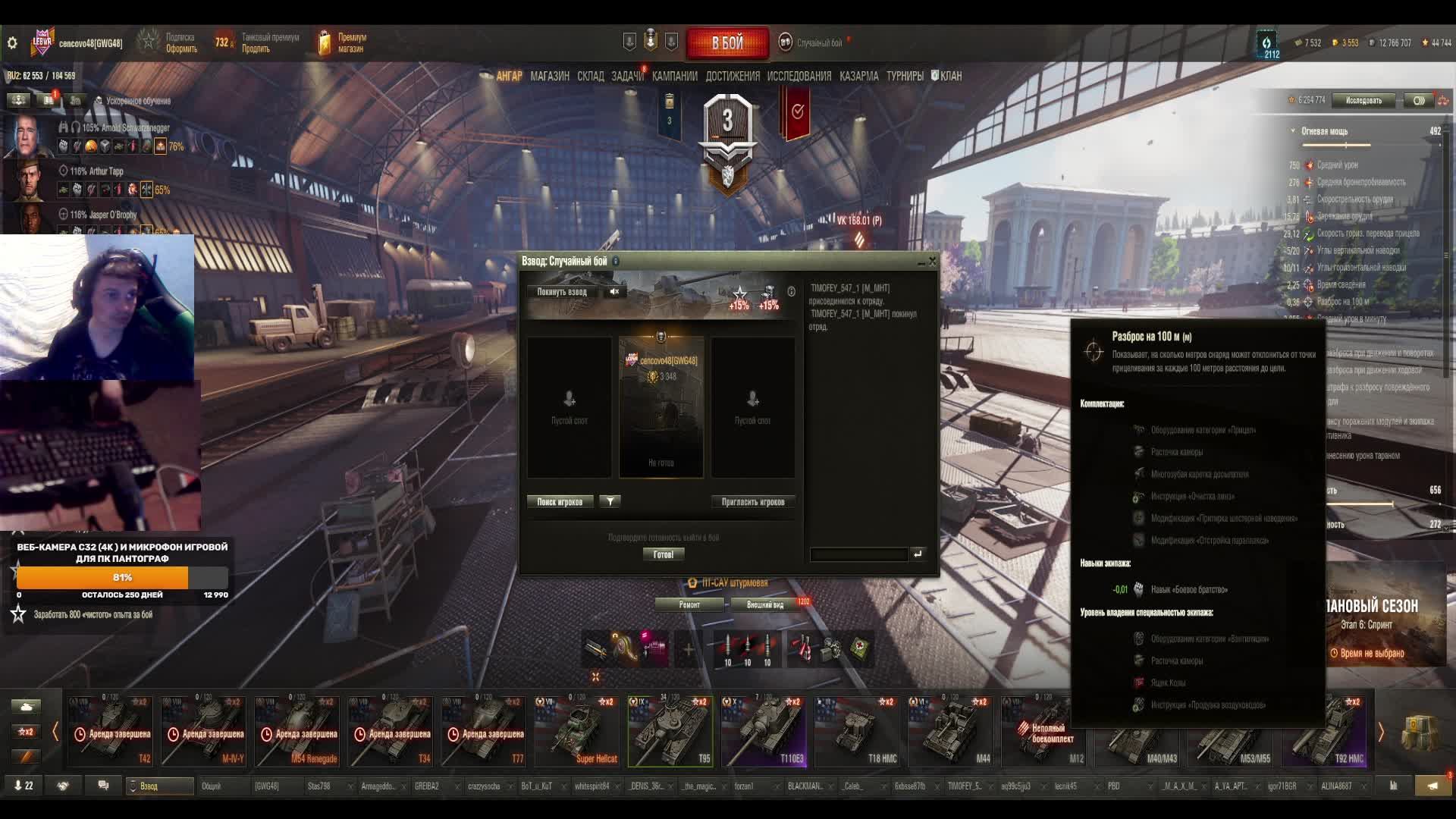Screen dimensions: 1456x819
Task: Click the platoon chat input field
Action: 858,554
